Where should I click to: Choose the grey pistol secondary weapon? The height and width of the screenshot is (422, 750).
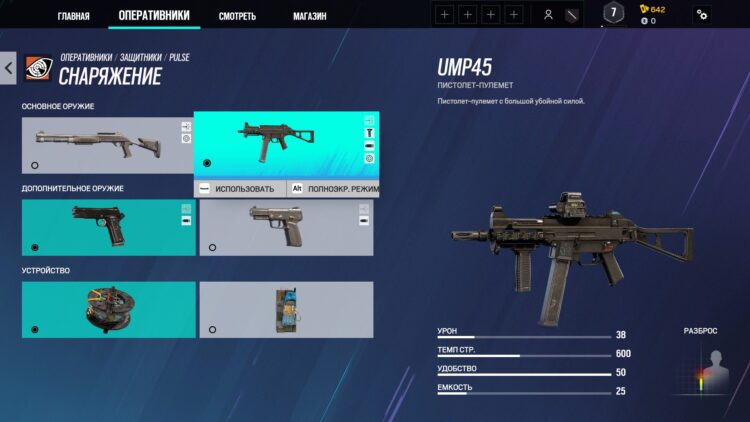pos(286,227)
